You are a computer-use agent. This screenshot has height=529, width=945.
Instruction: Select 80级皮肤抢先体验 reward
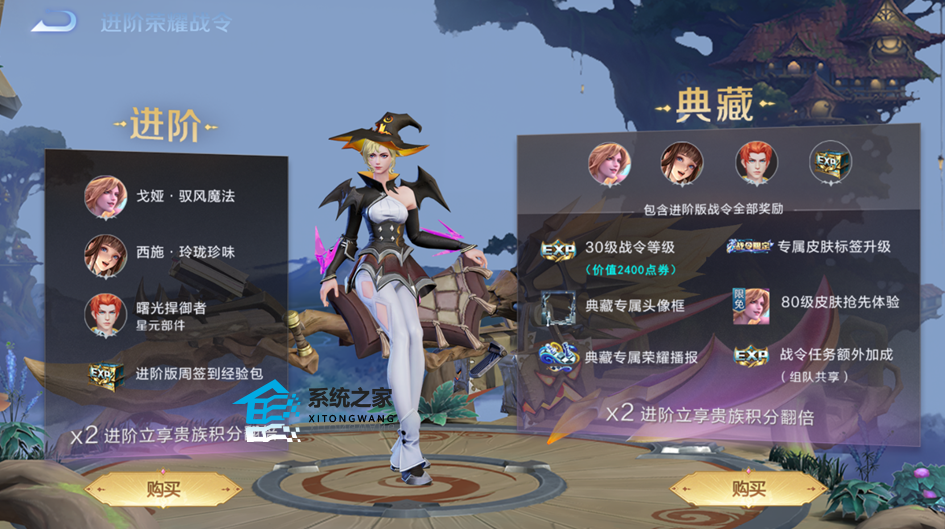point(750,304)
